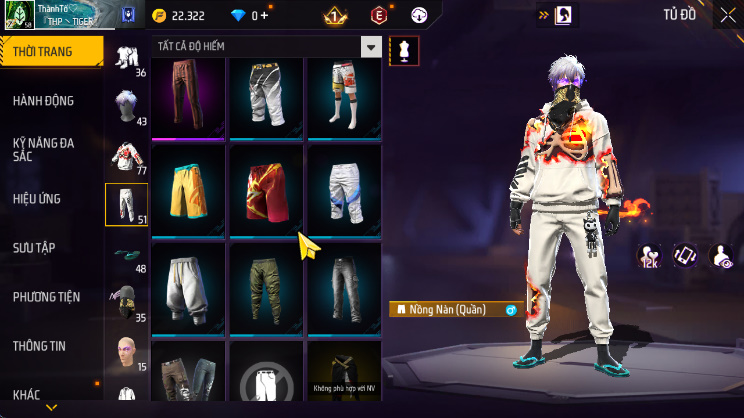Show the Thông Tin tab

point(40,346)
